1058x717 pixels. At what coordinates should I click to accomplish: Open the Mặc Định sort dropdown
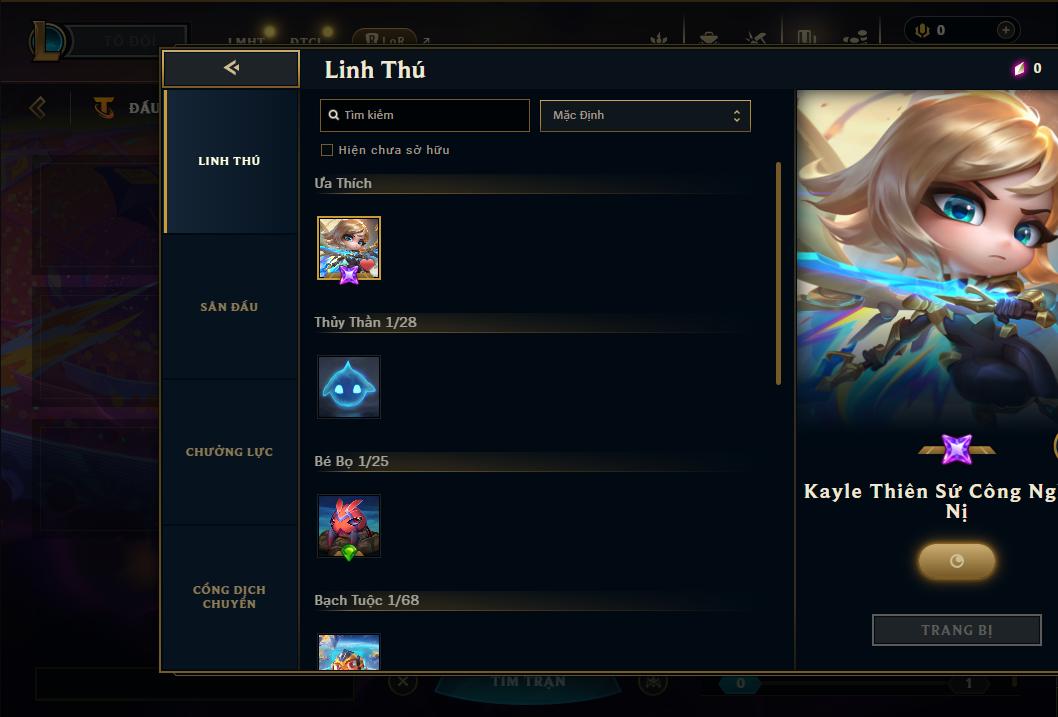pyautogui.click(x=645, y=115)
